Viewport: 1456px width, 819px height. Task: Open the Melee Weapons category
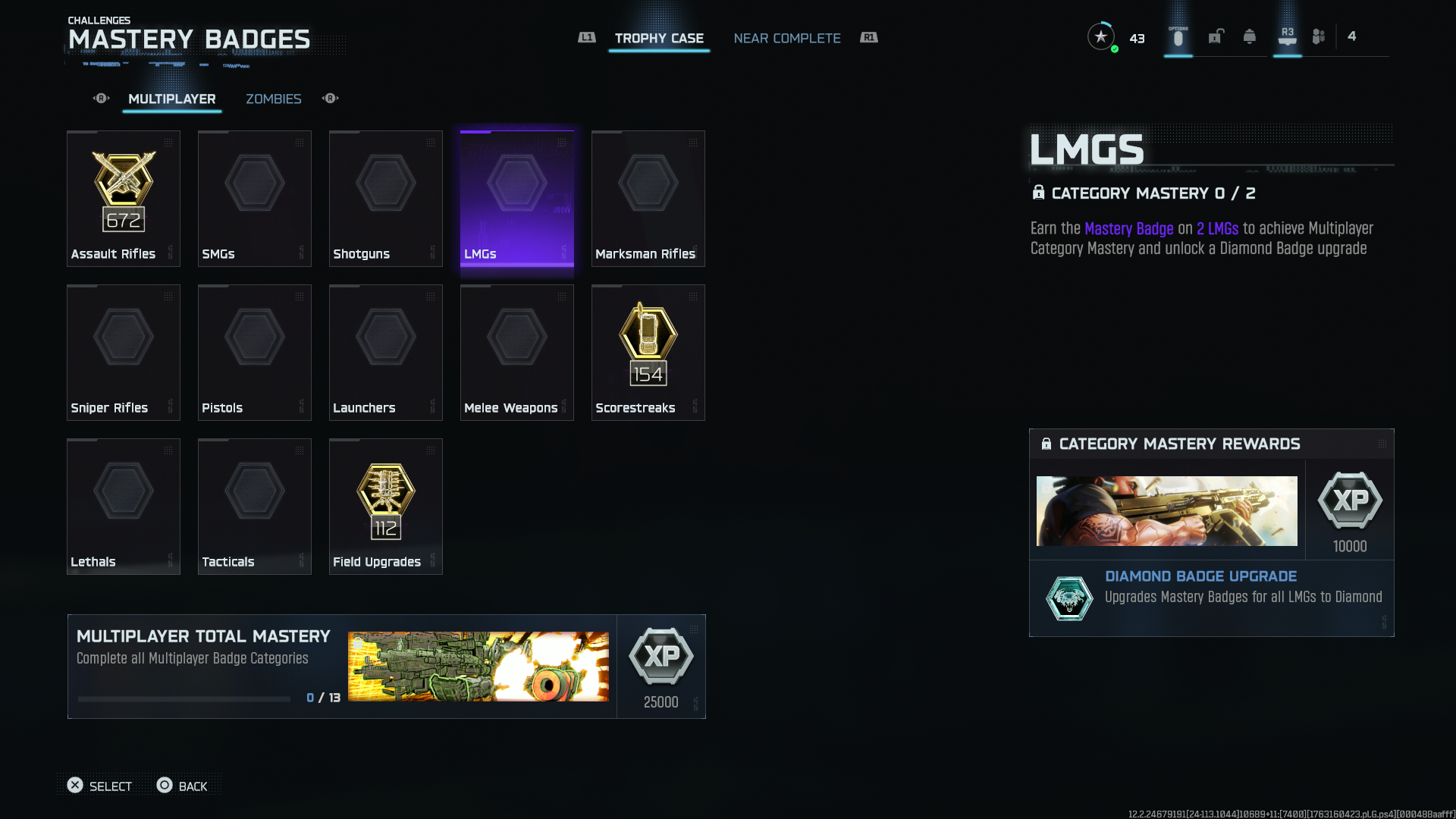click(x=517, y=353)
